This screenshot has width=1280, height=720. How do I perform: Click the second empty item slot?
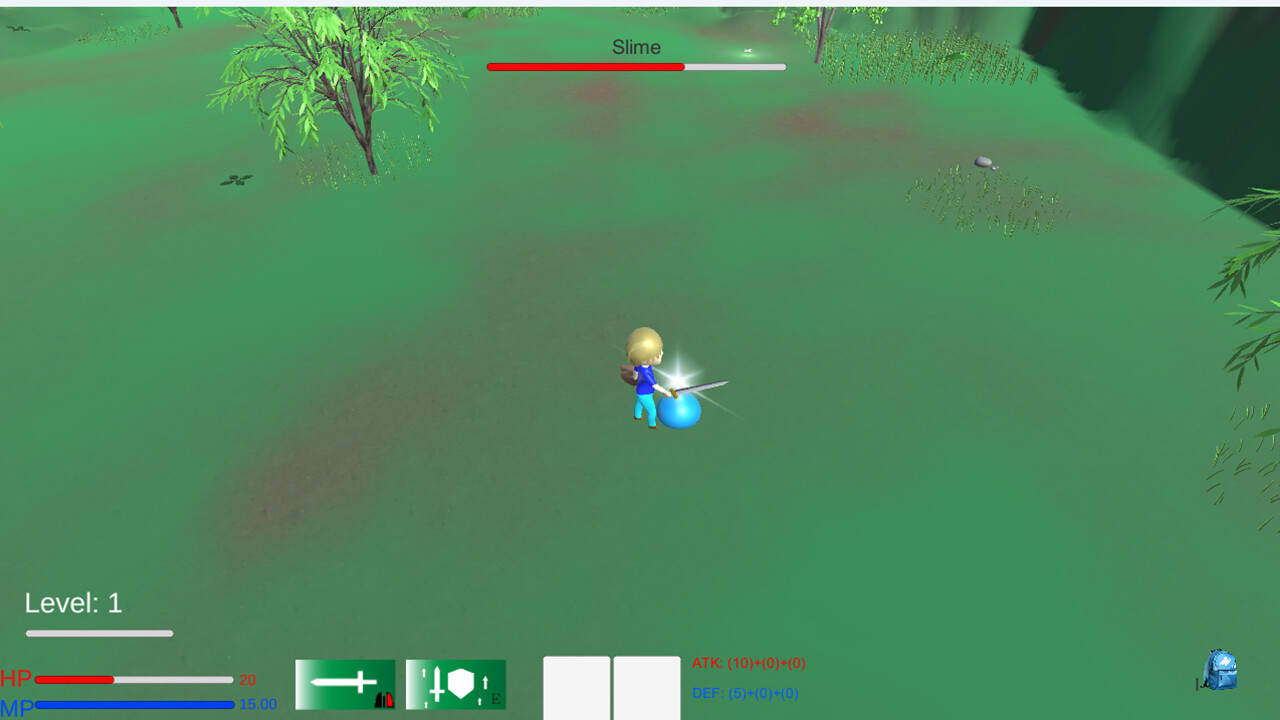647,689
